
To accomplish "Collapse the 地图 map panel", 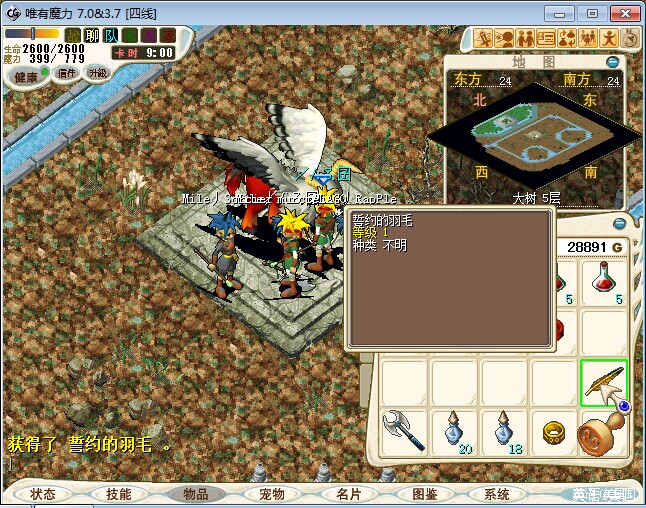I will 613,62.
